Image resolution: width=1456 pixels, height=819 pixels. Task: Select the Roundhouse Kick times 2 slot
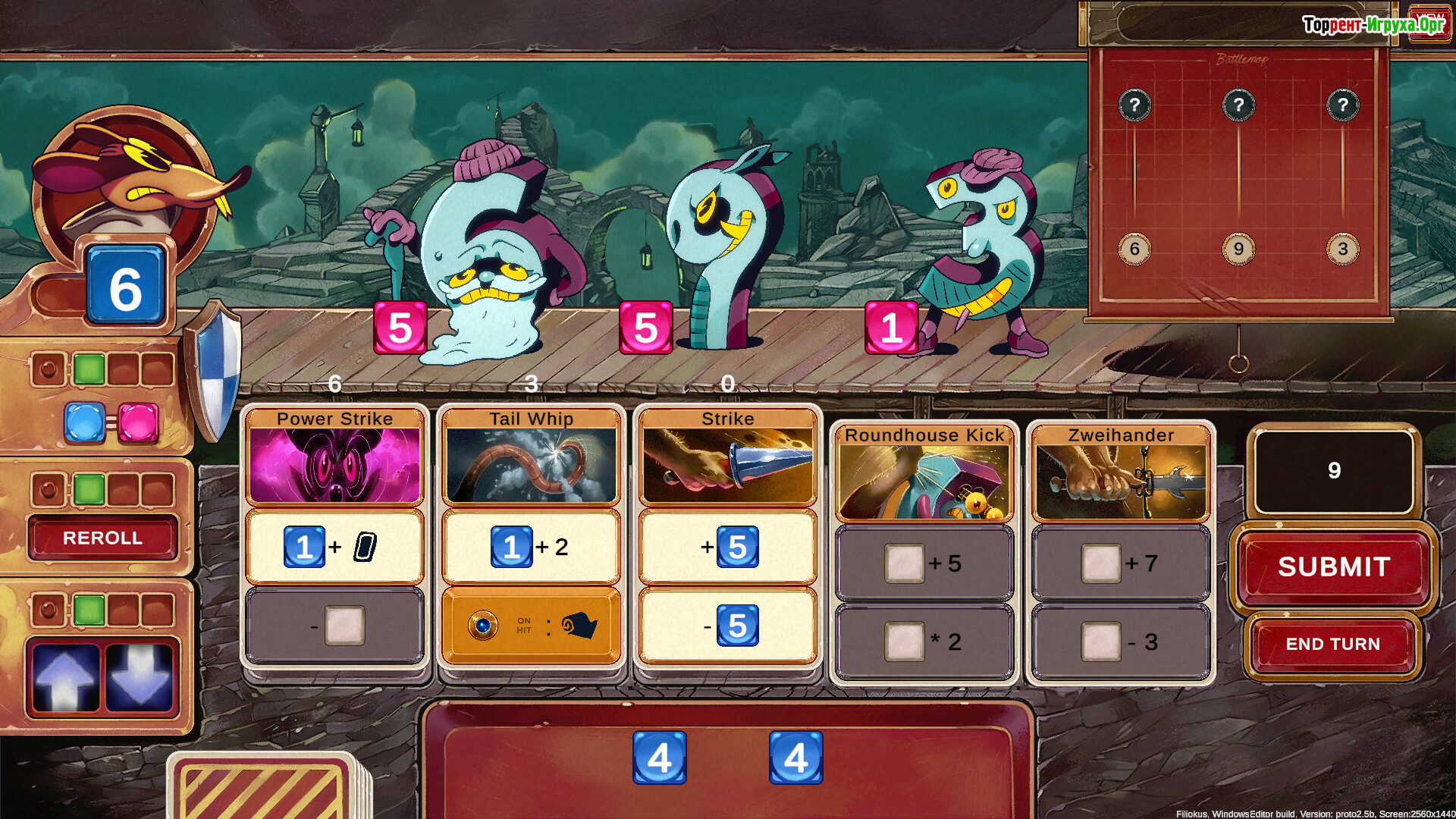click(924, 642)
